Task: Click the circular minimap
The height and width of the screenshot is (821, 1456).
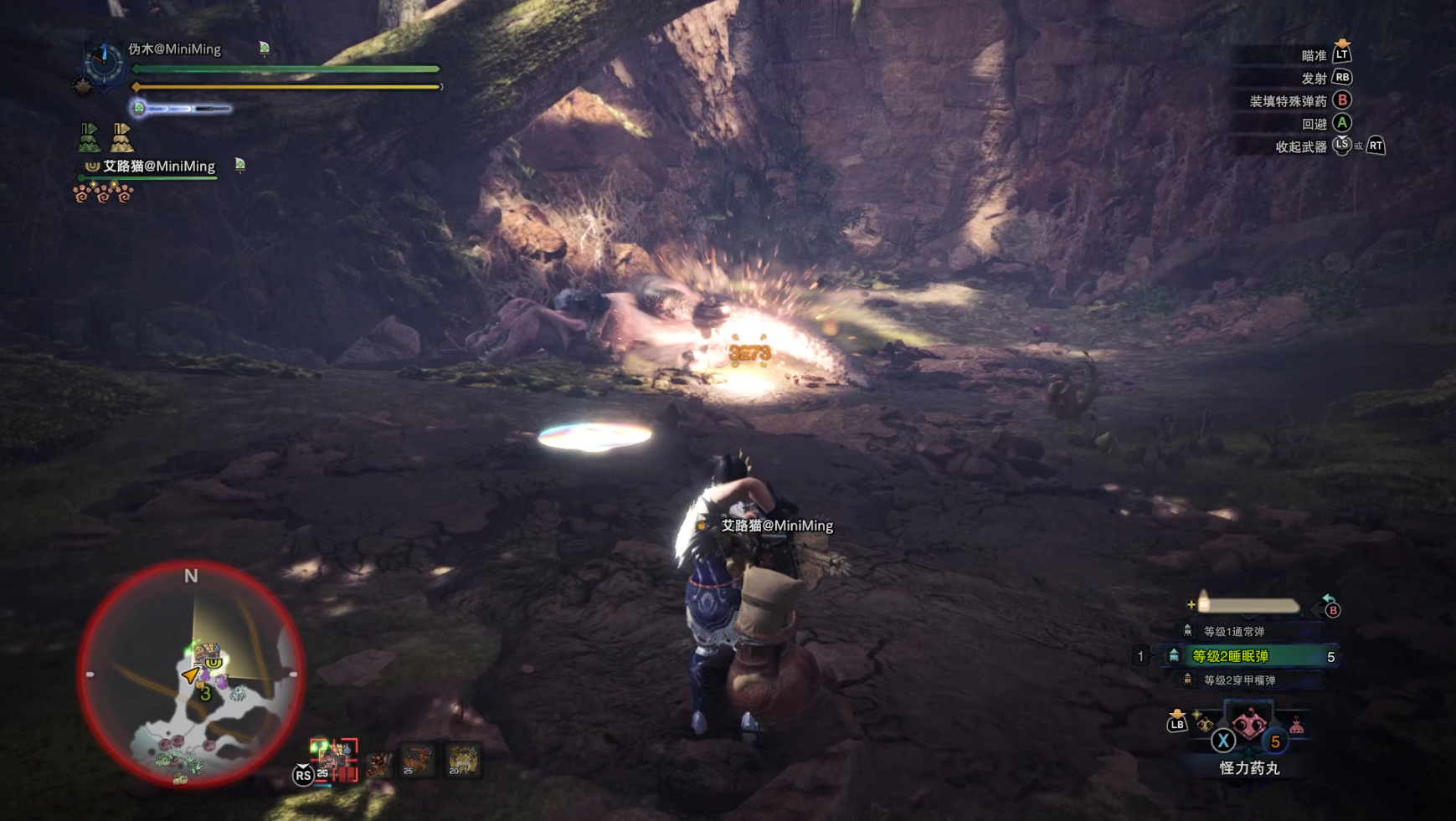Action: coord(191,675)
